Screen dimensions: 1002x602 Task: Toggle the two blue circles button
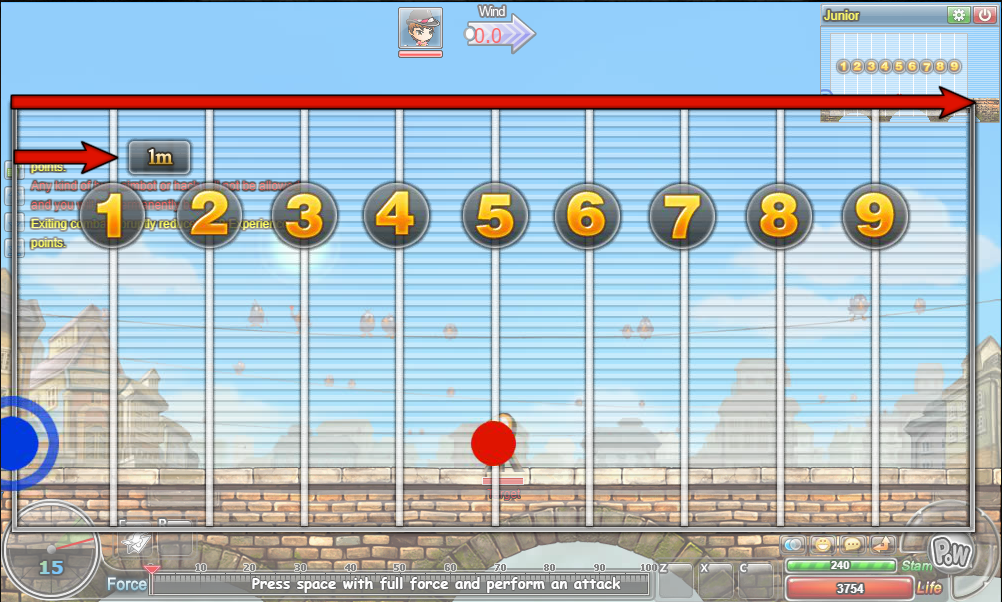click(x=794, y=545)
